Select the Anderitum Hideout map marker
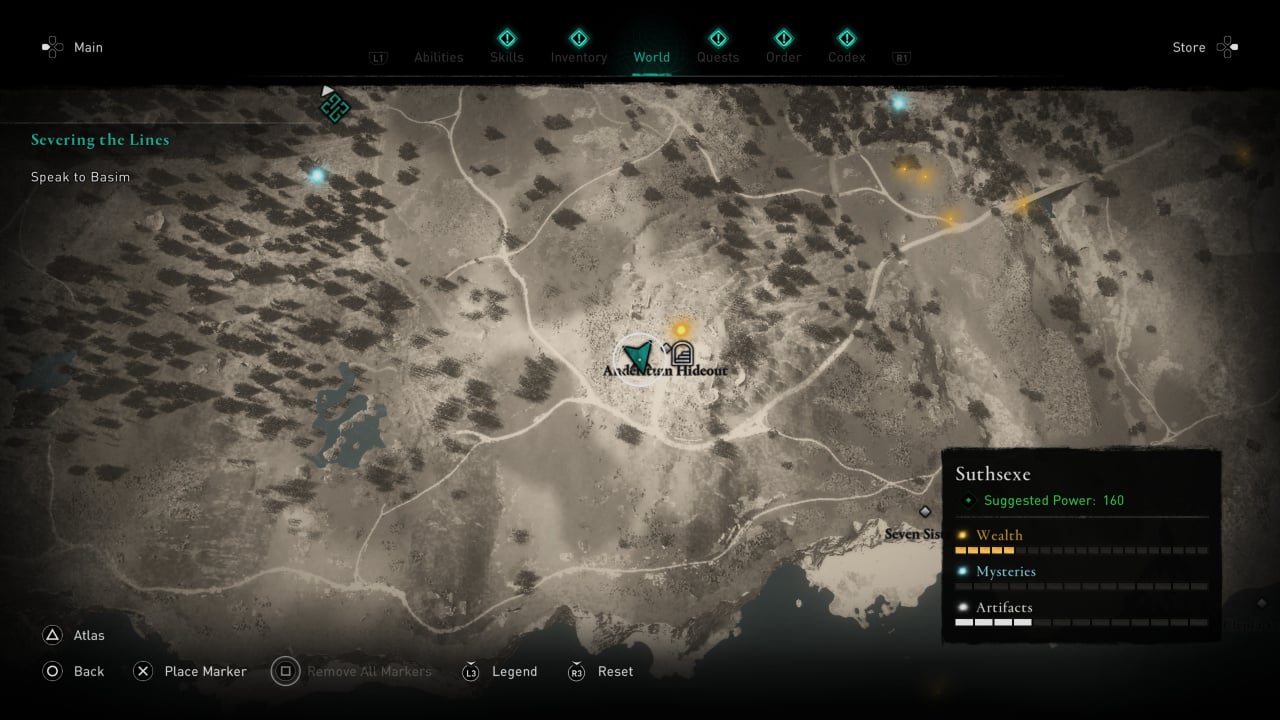Viewport: 1280px width, 720px height. [682, 353]
